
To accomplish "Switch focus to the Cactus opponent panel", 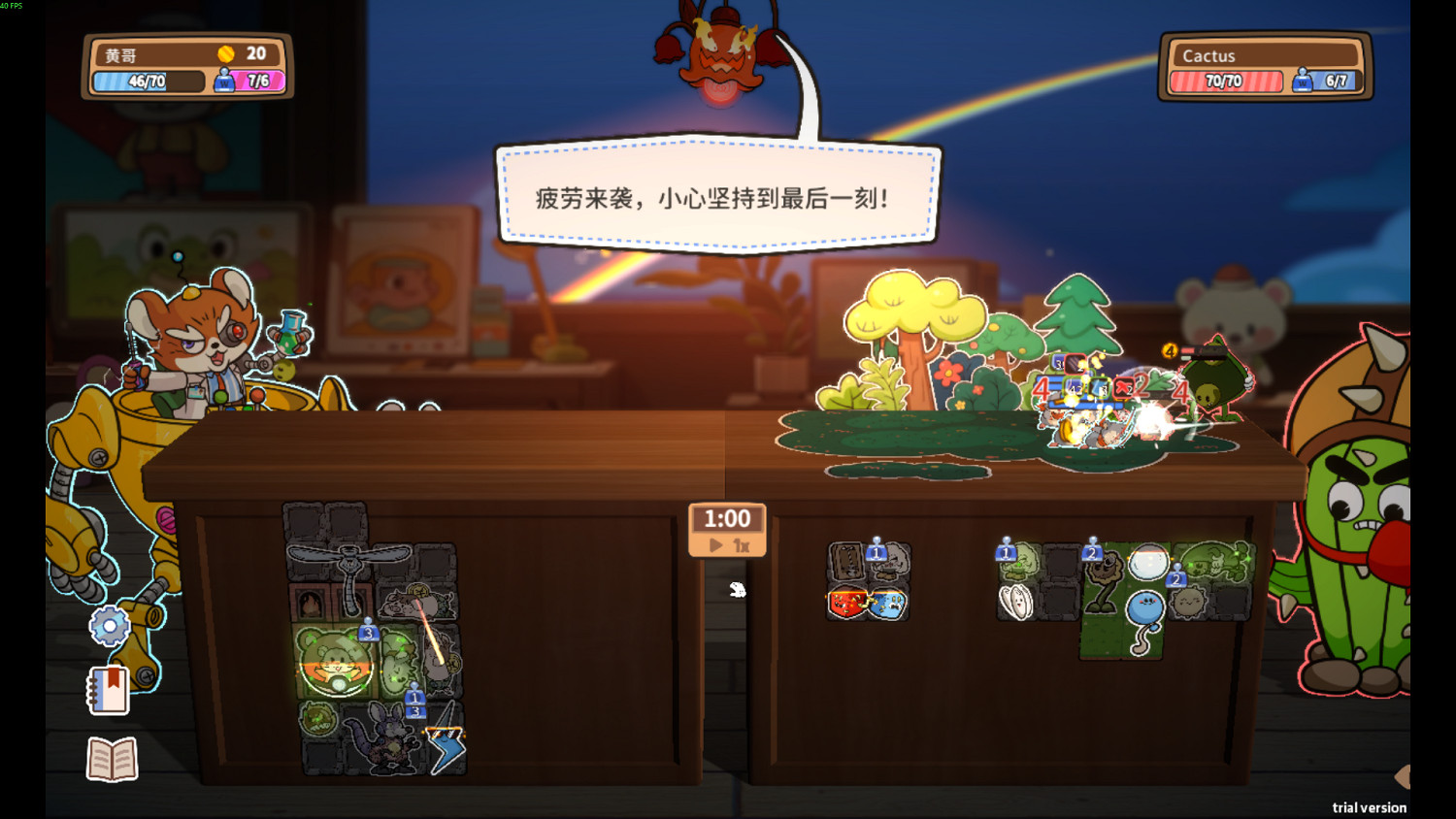I will pos(1262,66).
